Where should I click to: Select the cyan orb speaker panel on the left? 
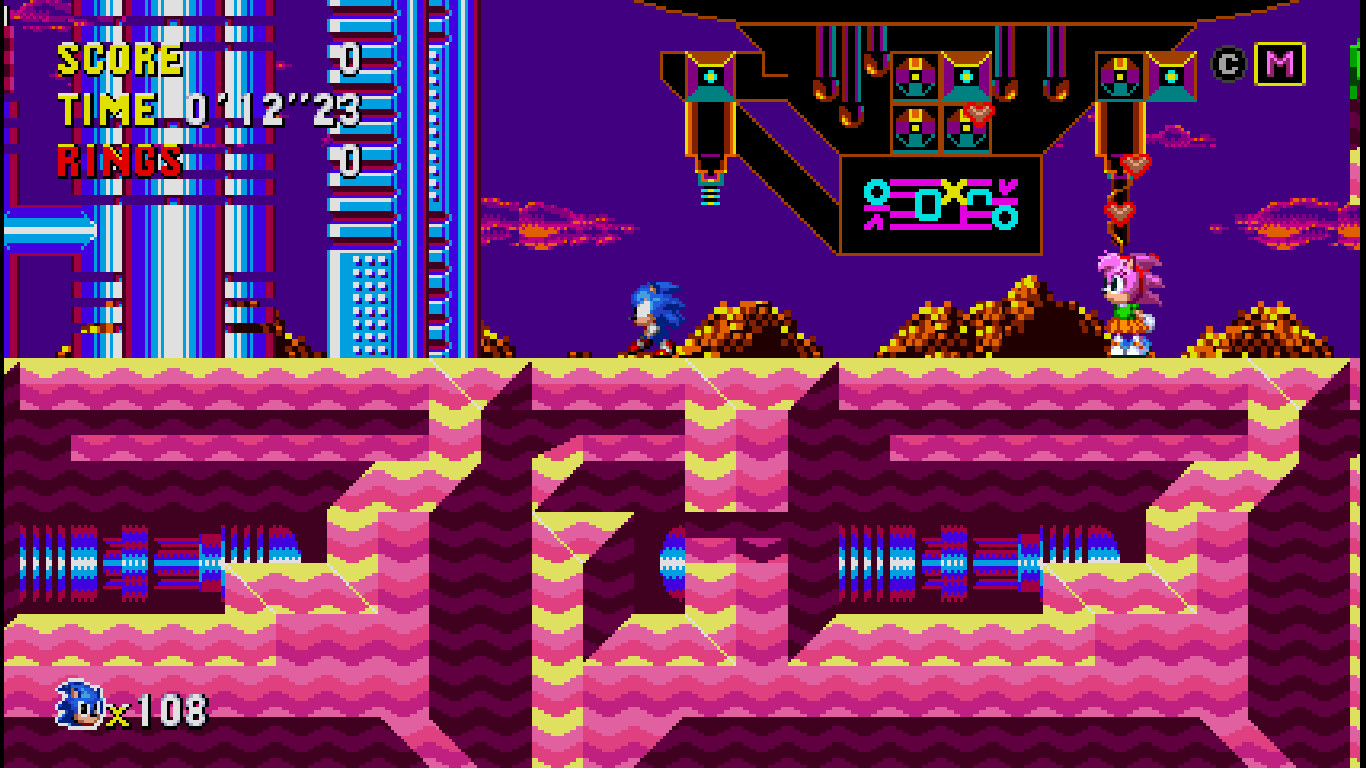coord(711,76)
